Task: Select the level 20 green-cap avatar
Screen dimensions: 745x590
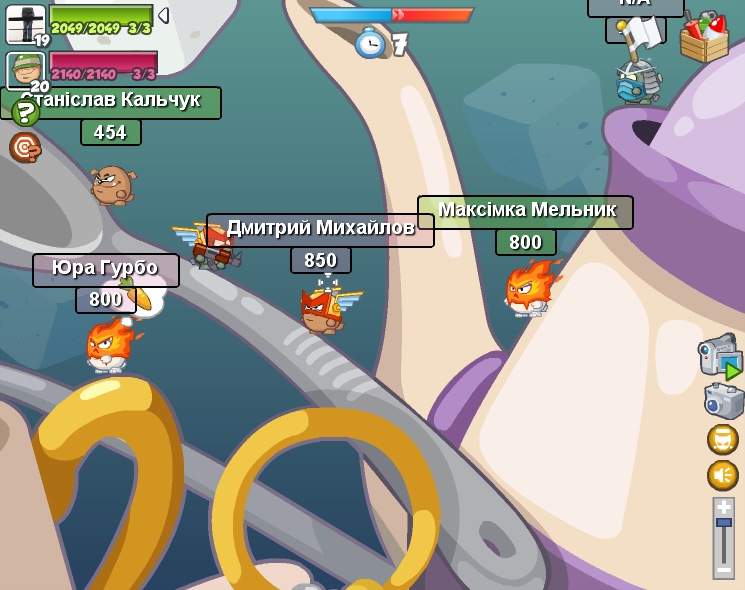Action: [24, 70]
